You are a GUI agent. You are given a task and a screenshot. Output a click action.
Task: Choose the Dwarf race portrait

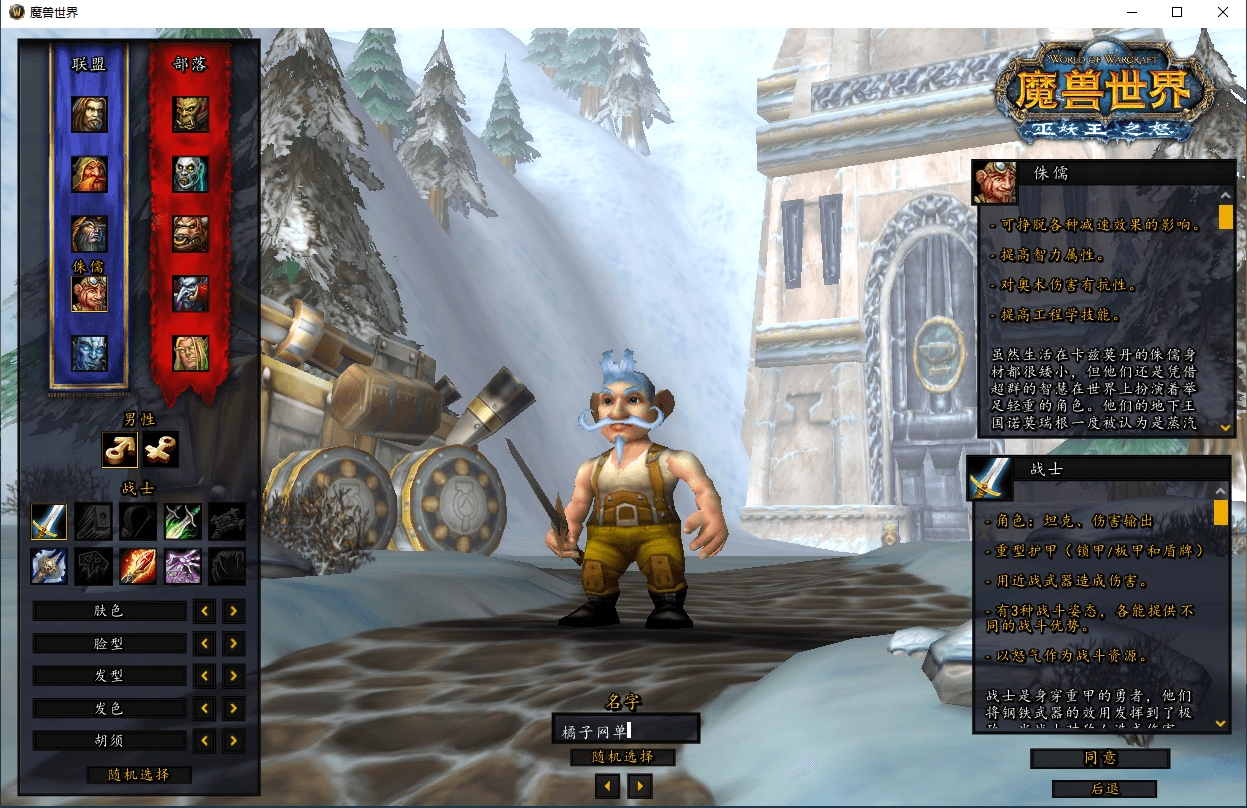(x=89, y=174)
